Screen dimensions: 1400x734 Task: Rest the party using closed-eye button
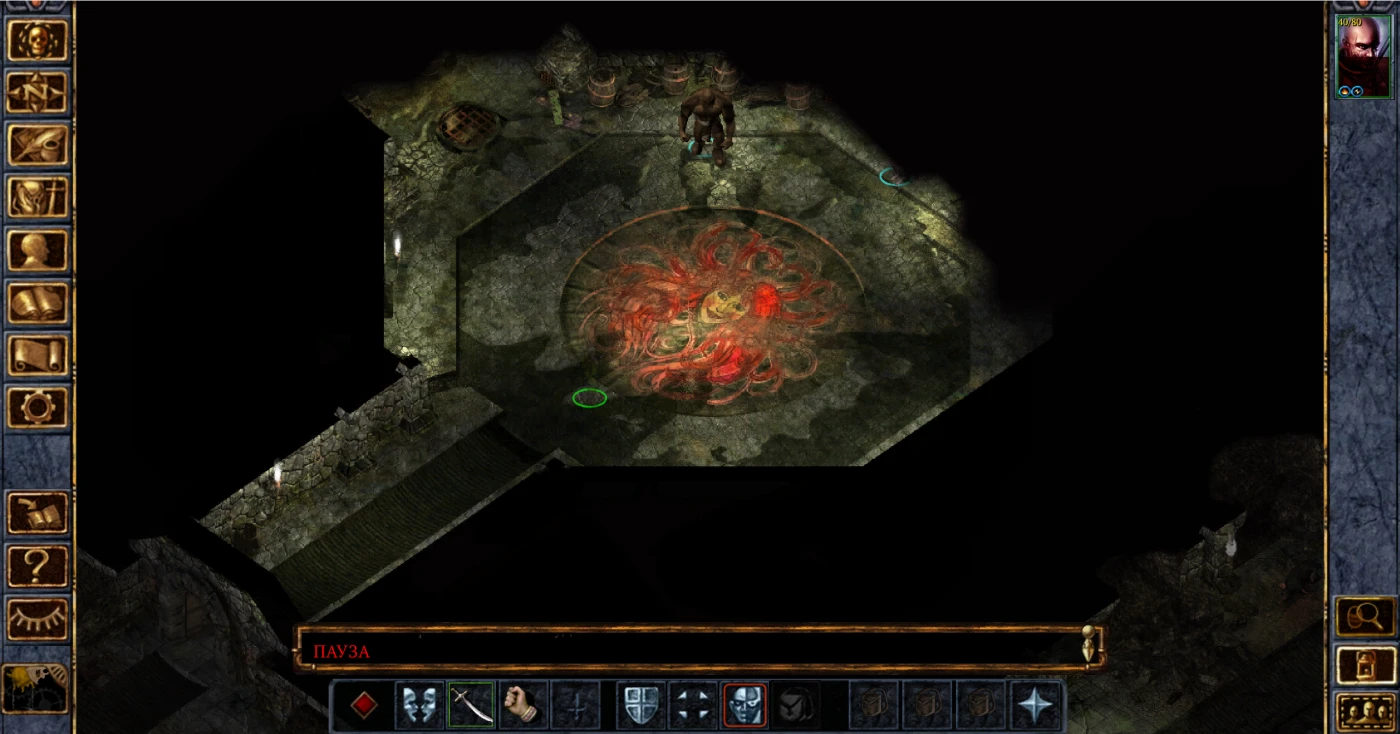[38, 618]
